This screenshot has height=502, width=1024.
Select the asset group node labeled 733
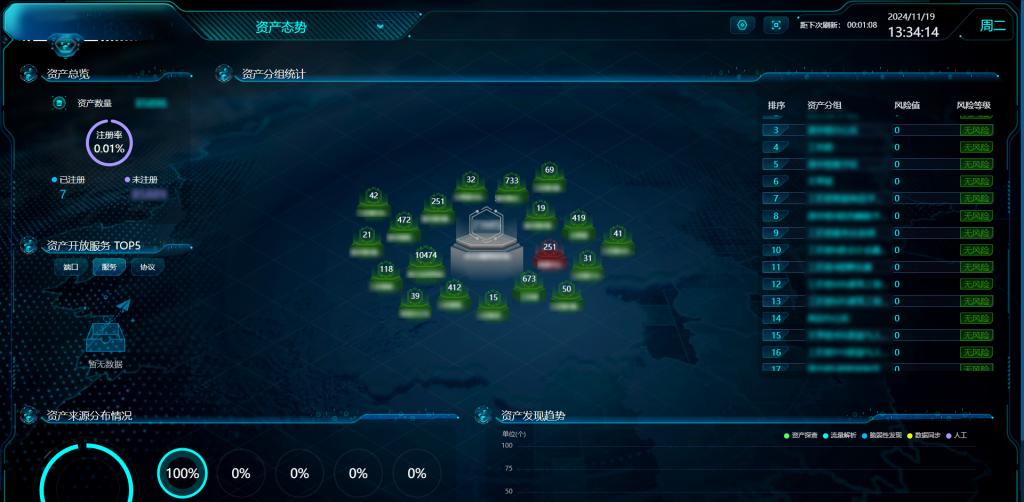tap(512, 187)
